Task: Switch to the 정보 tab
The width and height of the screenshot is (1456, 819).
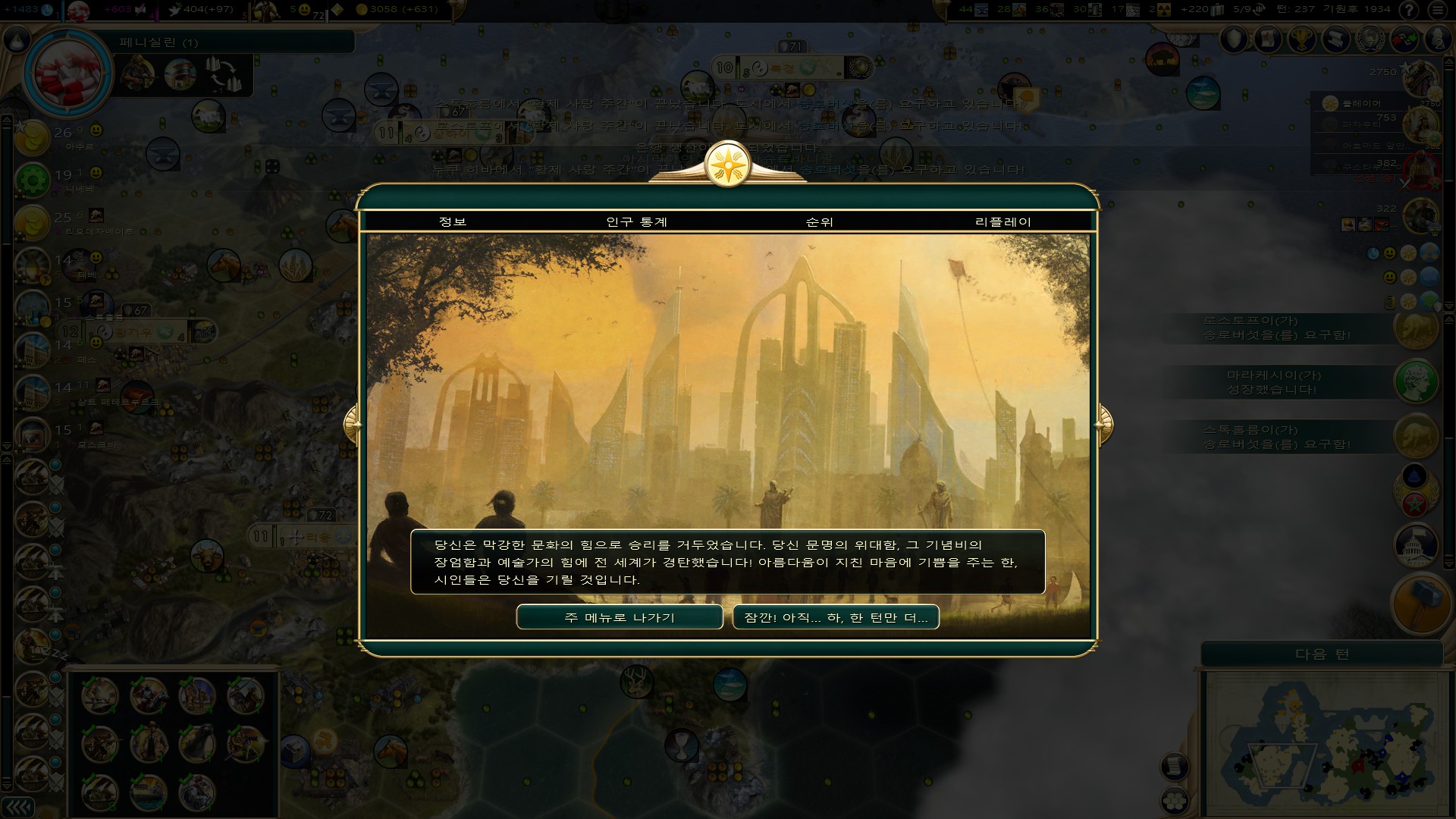Action: tap(453, 221)
